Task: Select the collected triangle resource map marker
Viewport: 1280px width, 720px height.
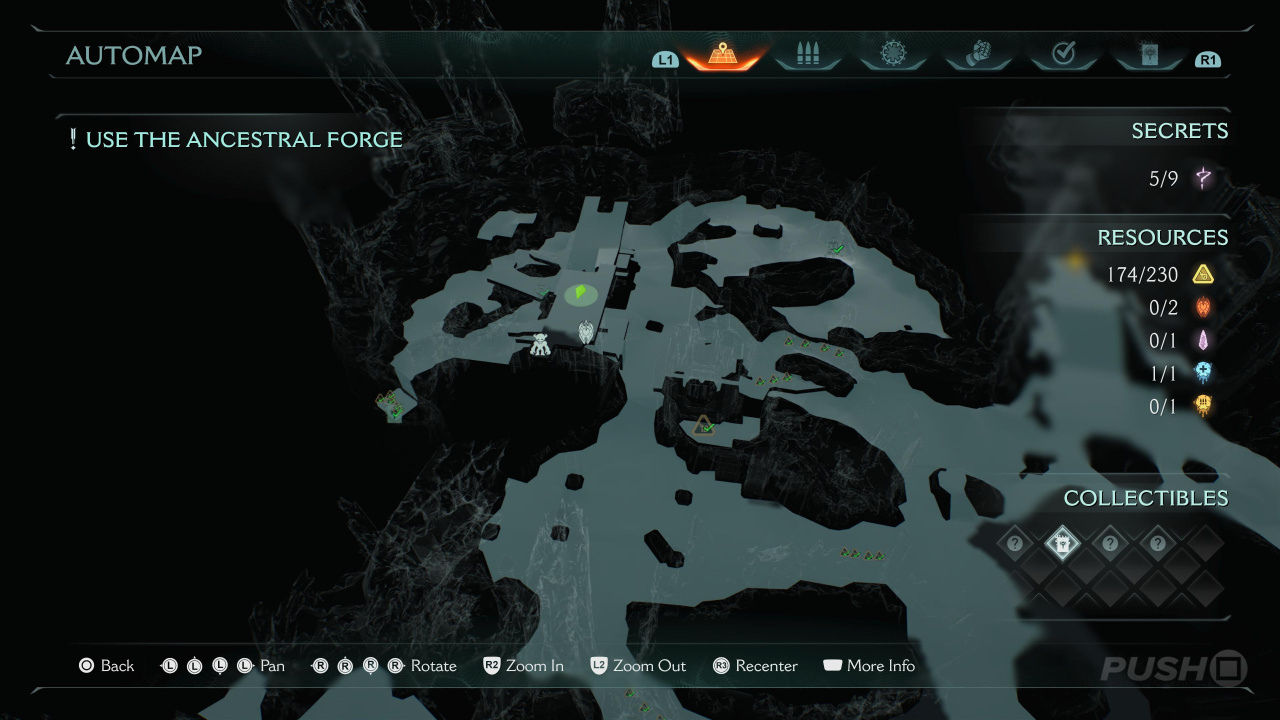Action: 704,426
